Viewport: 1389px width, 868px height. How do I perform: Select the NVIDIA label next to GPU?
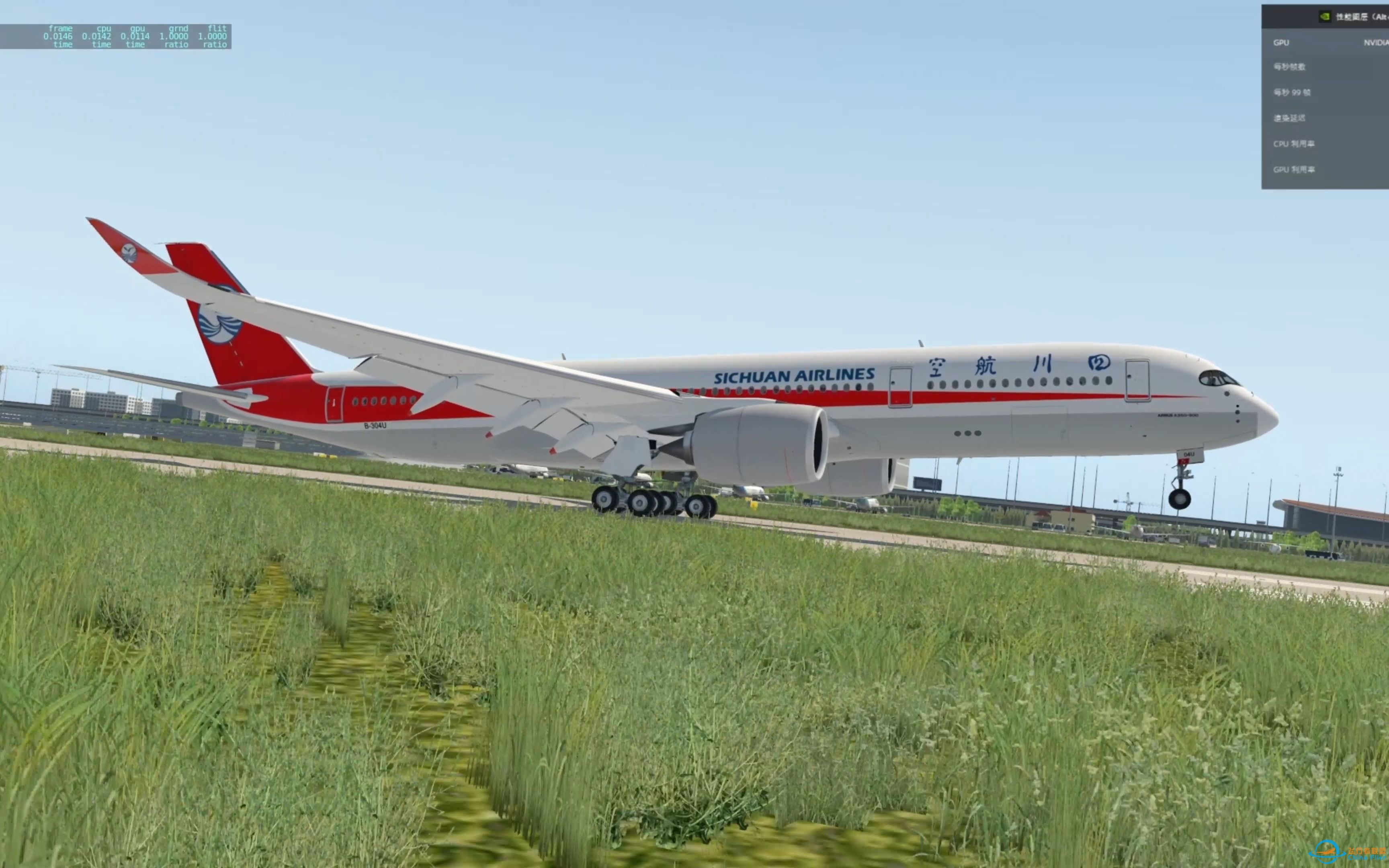(1376, 42)
